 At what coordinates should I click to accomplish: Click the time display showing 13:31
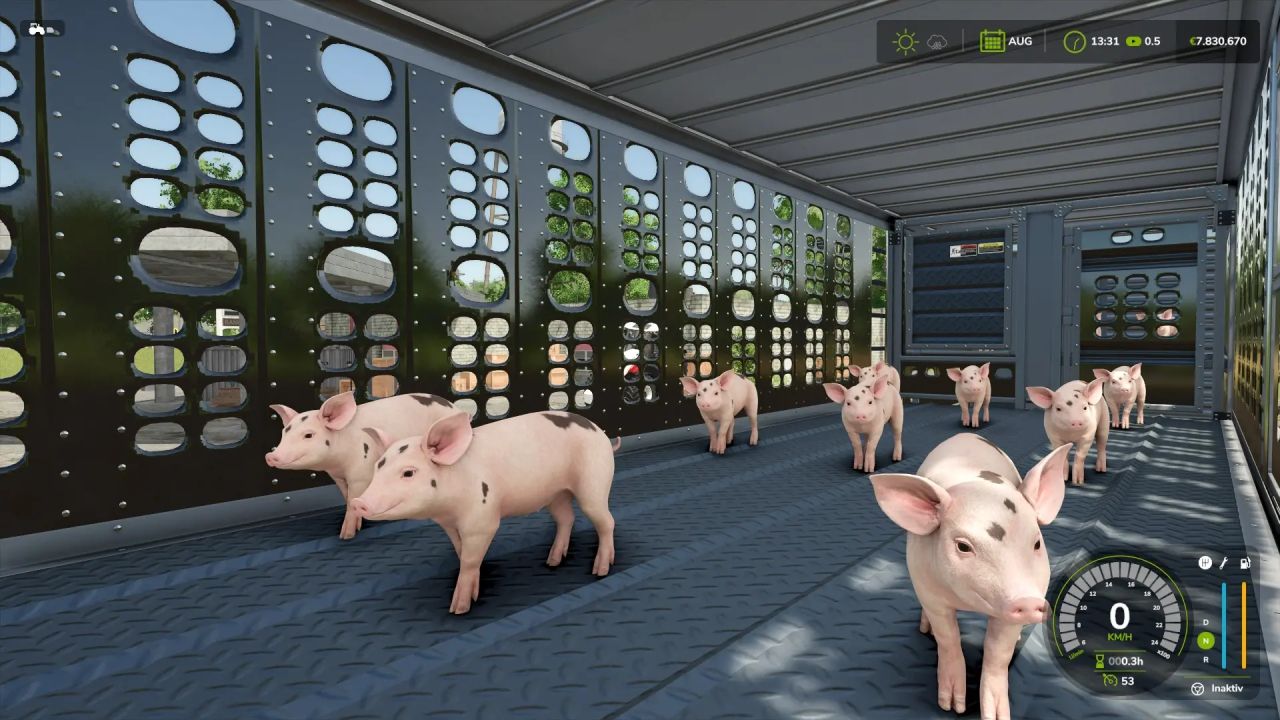[x=1104, y=42]
